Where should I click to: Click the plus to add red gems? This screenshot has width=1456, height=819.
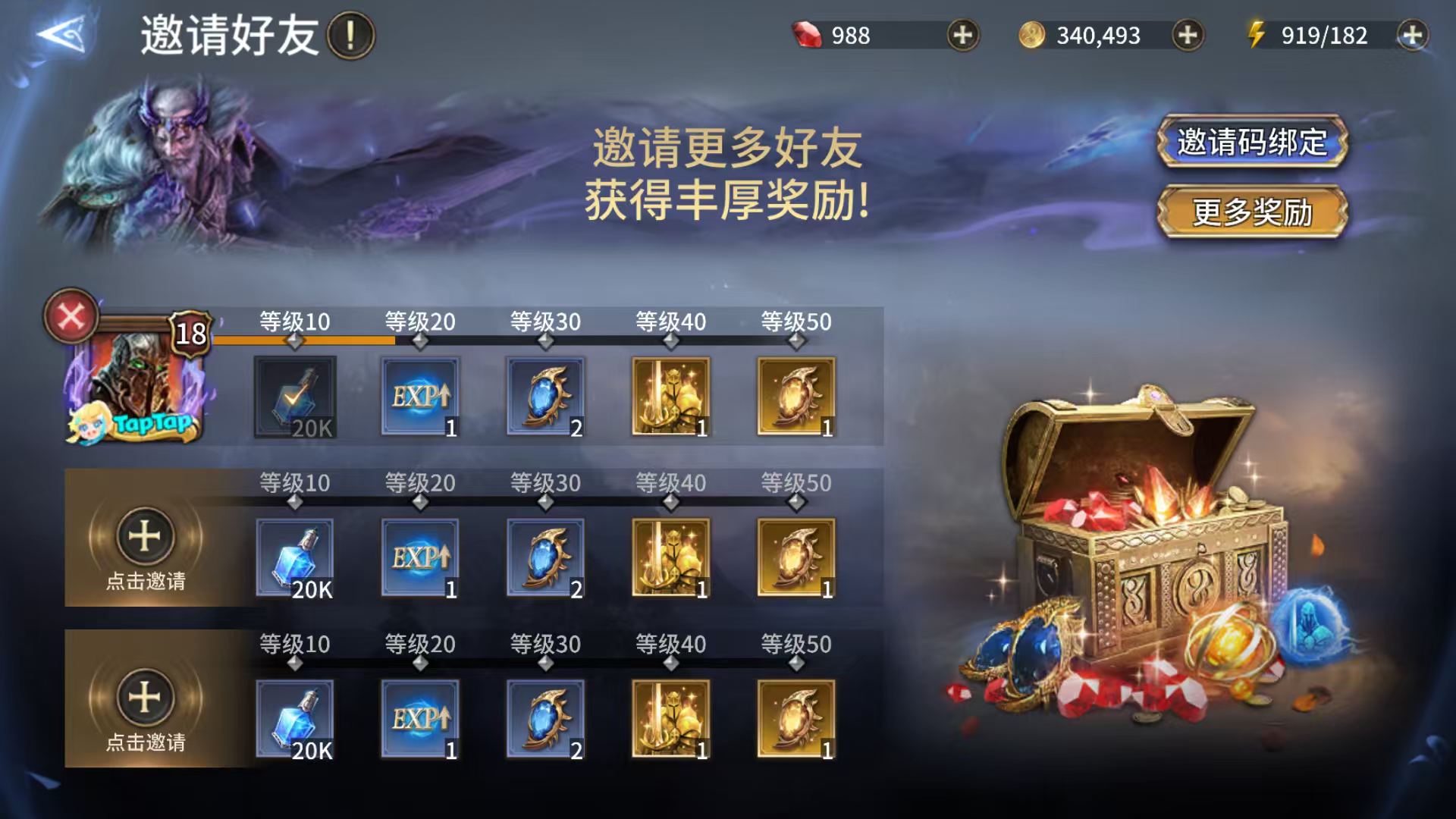962,33
